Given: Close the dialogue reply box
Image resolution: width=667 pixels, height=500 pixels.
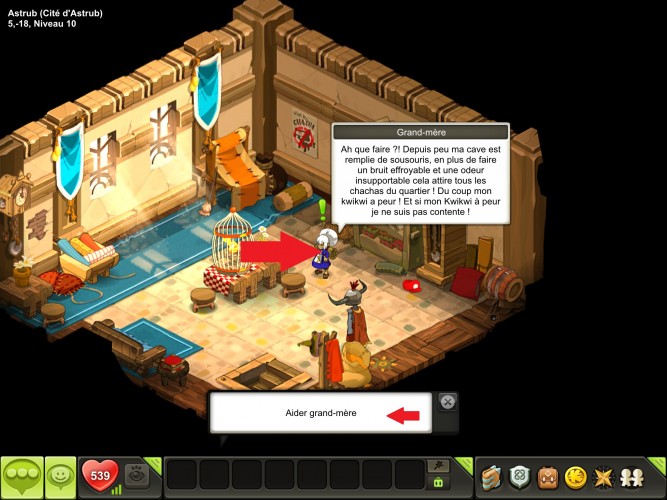Looking at the screenshot, I should tap(448, 401).
